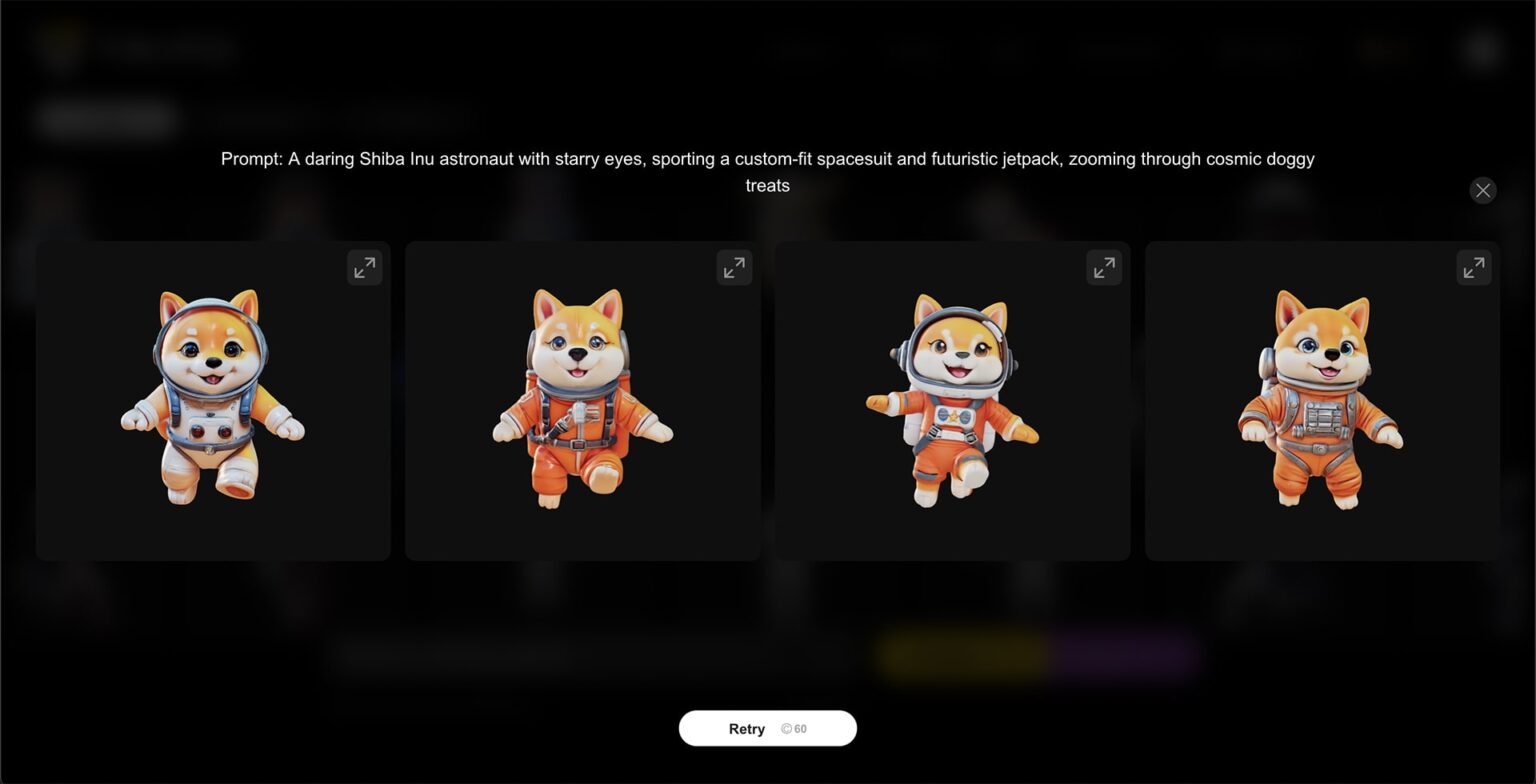Click the yellow highlighted button below the images
This screenshot has height=784, width=1536.
click(963, 658)
